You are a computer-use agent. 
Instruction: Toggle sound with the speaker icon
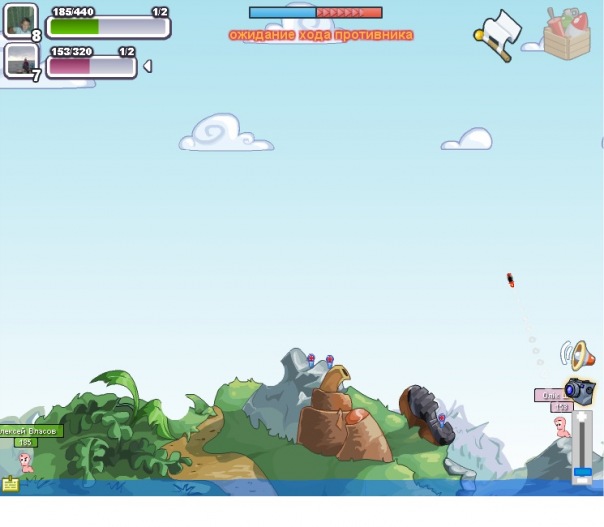578,354
